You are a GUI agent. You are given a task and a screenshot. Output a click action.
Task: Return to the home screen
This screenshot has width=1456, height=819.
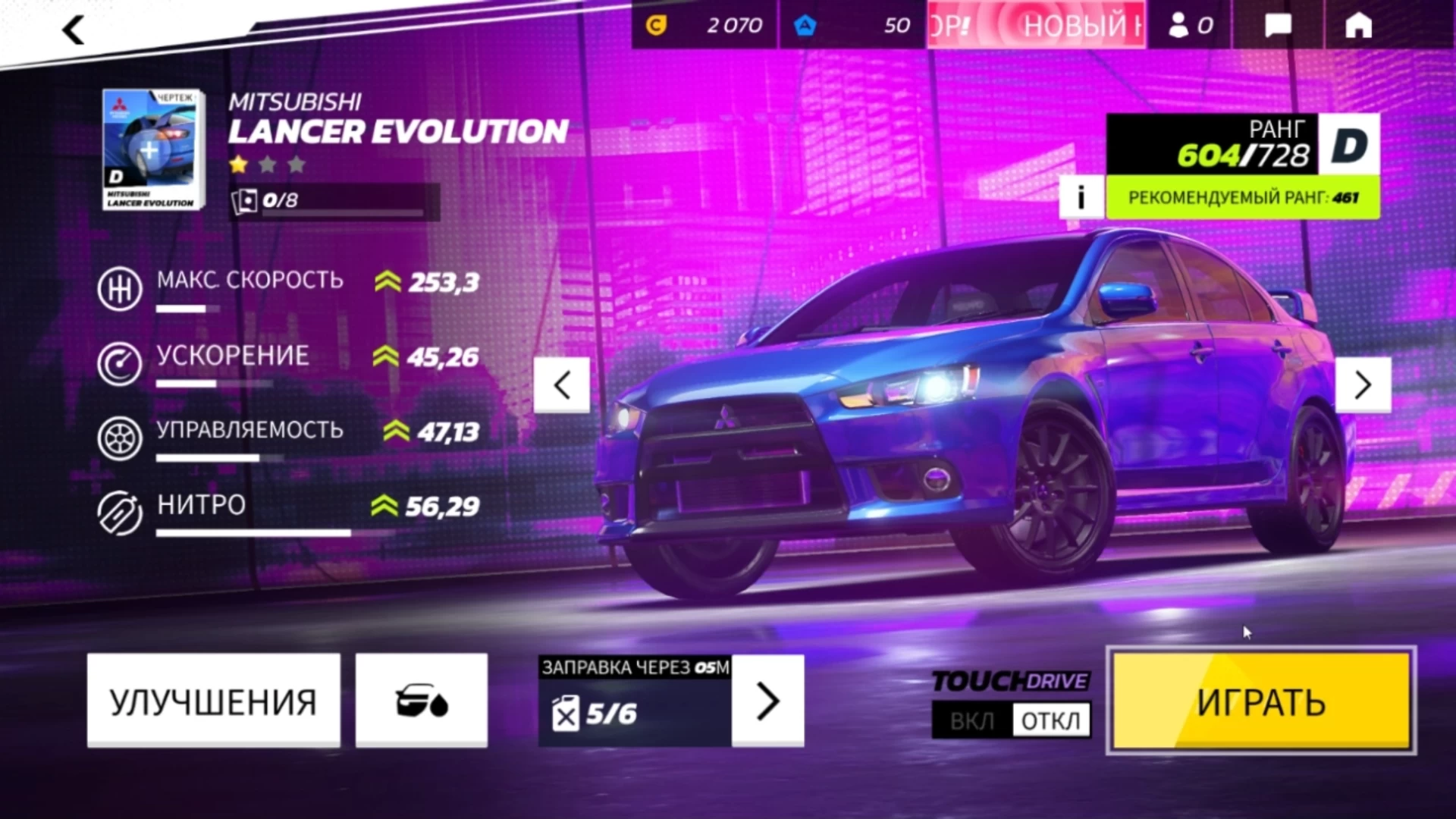click(x=1358, y=26)
